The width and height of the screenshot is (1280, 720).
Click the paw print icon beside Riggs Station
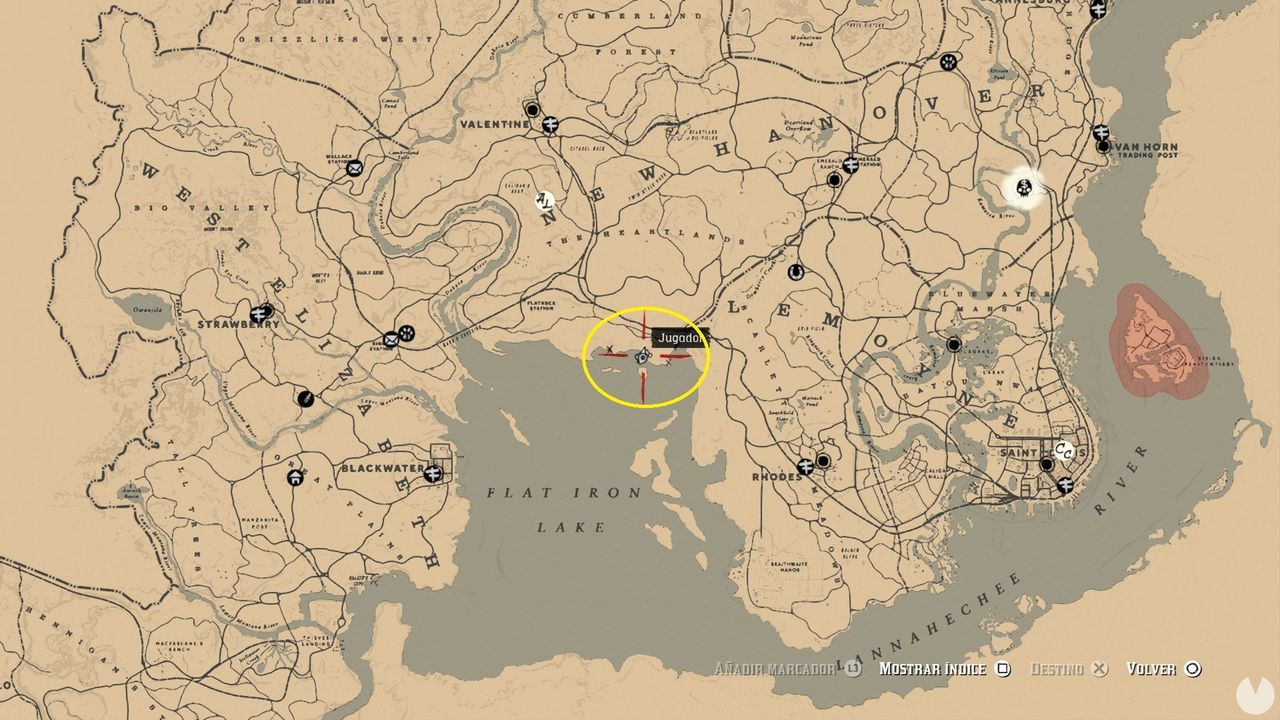[x=407, y=332]
